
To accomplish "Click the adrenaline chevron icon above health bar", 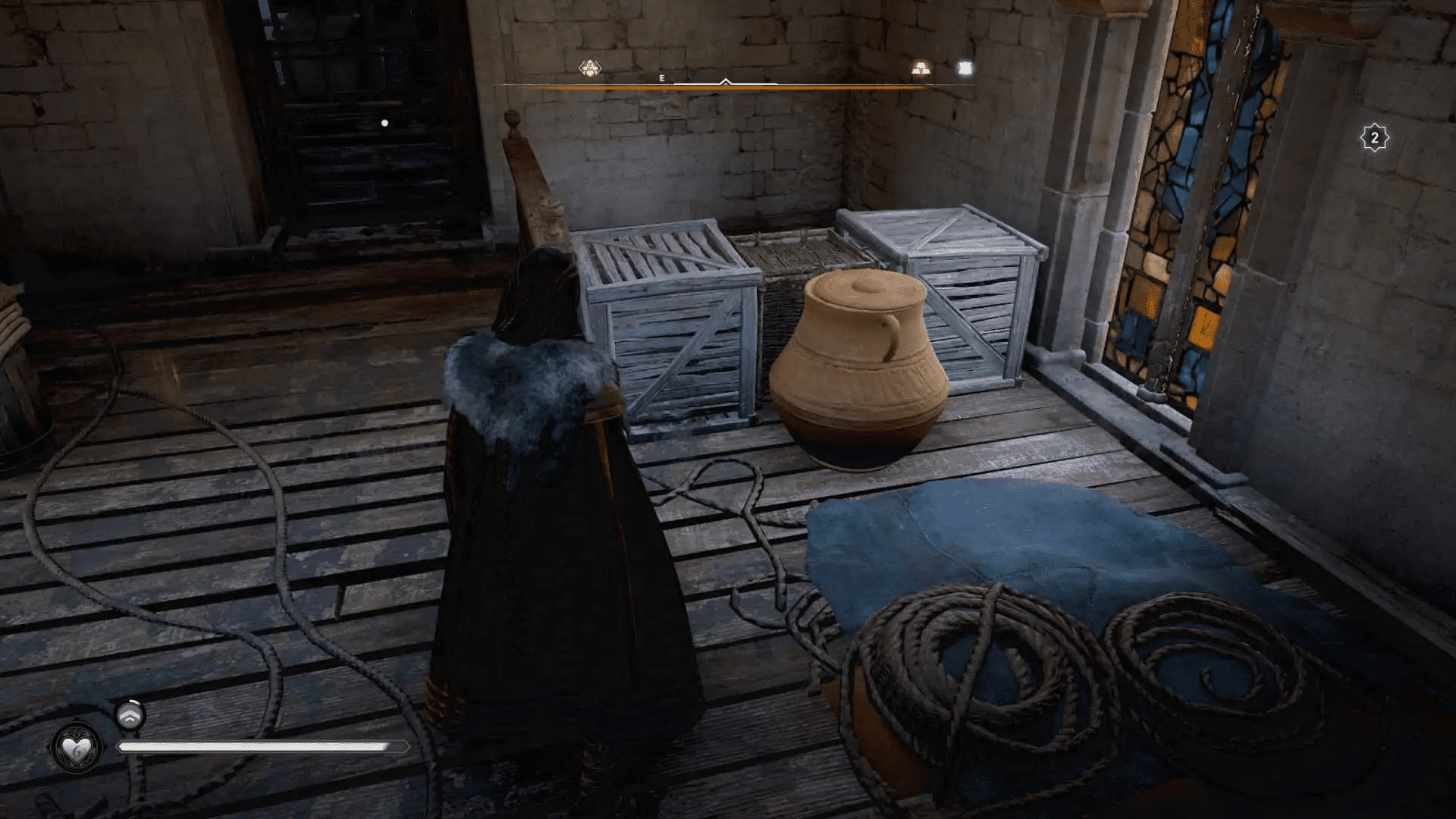I will [130, 717].
